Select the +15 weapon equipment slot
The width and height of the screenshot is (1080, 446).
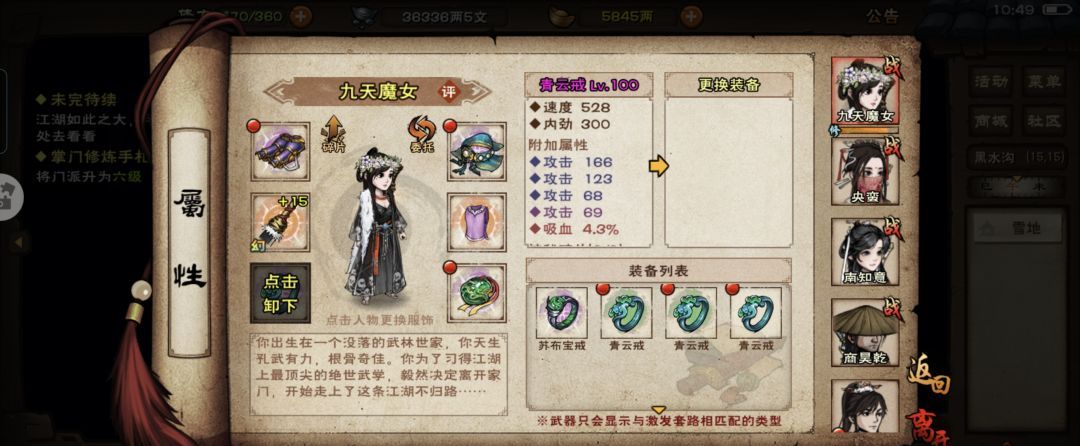[x=280, y=222]
